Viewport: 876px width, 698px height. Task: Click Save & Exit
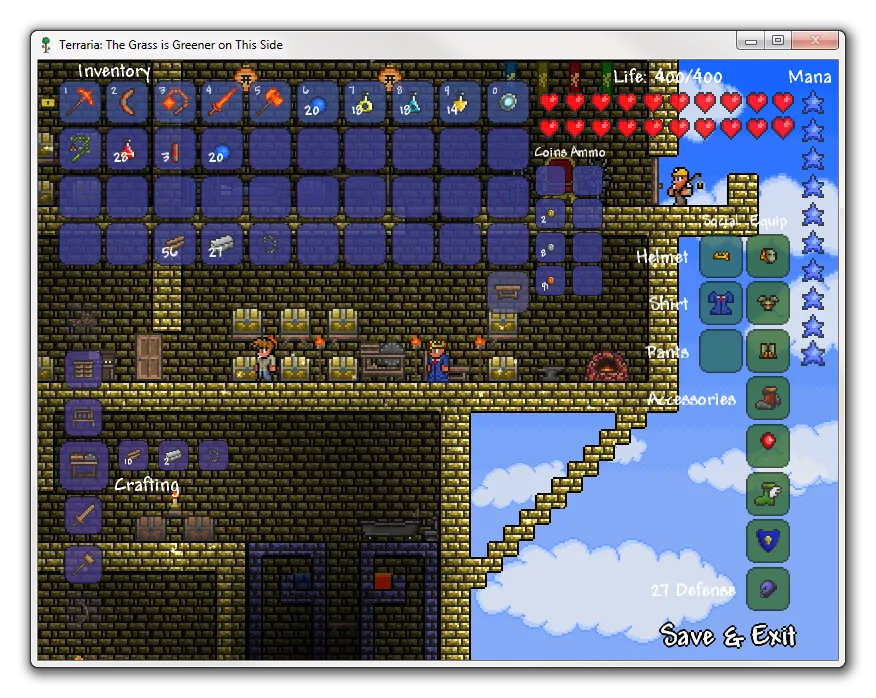[728, 636]
